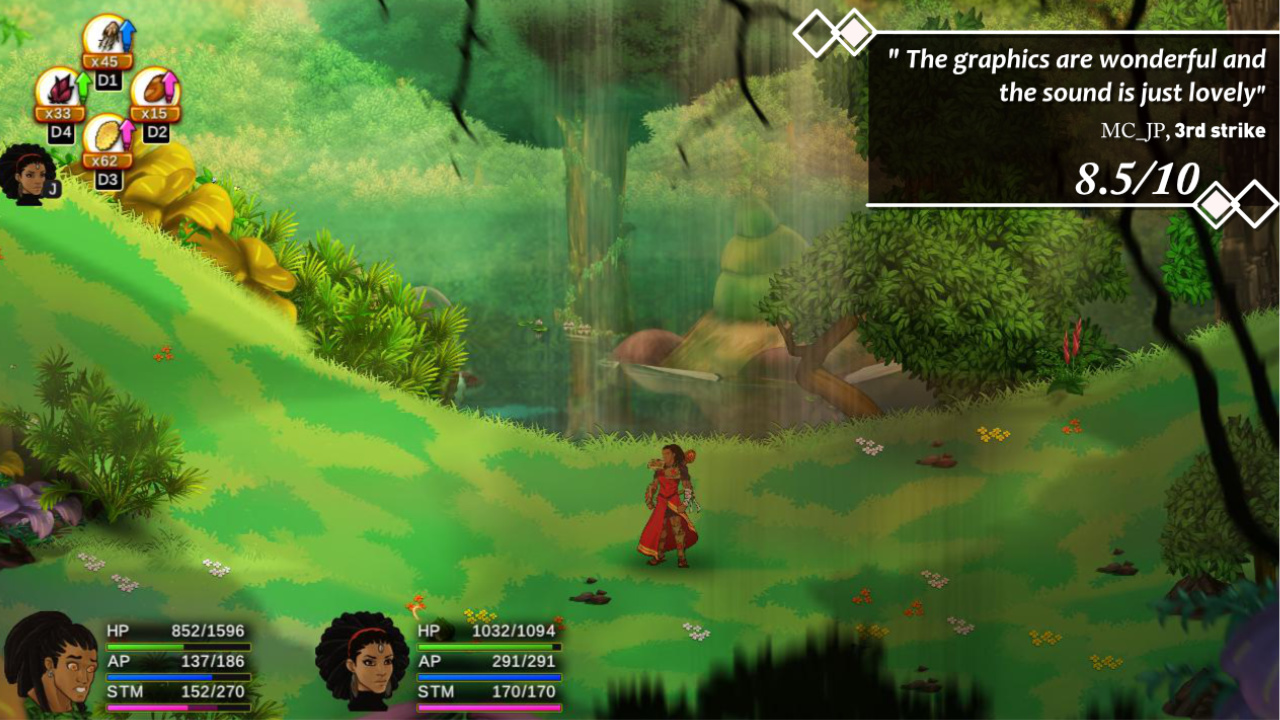
Task: Use the brown seed item x15
Action: click(153, 89)
